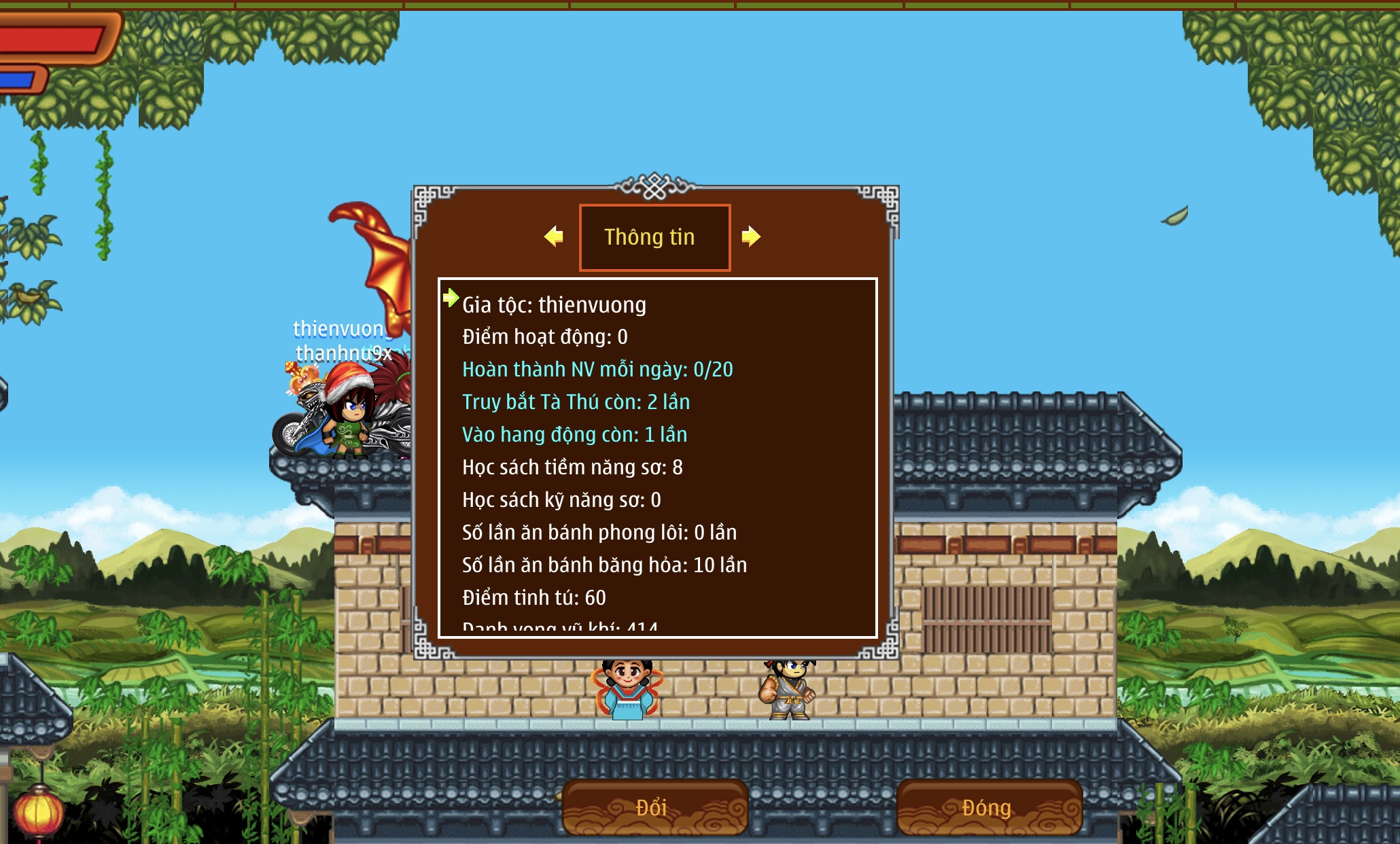The image size is (1400, 844).
Task: Pick the bánh phong lôi count row
Action: coord(599,533)
